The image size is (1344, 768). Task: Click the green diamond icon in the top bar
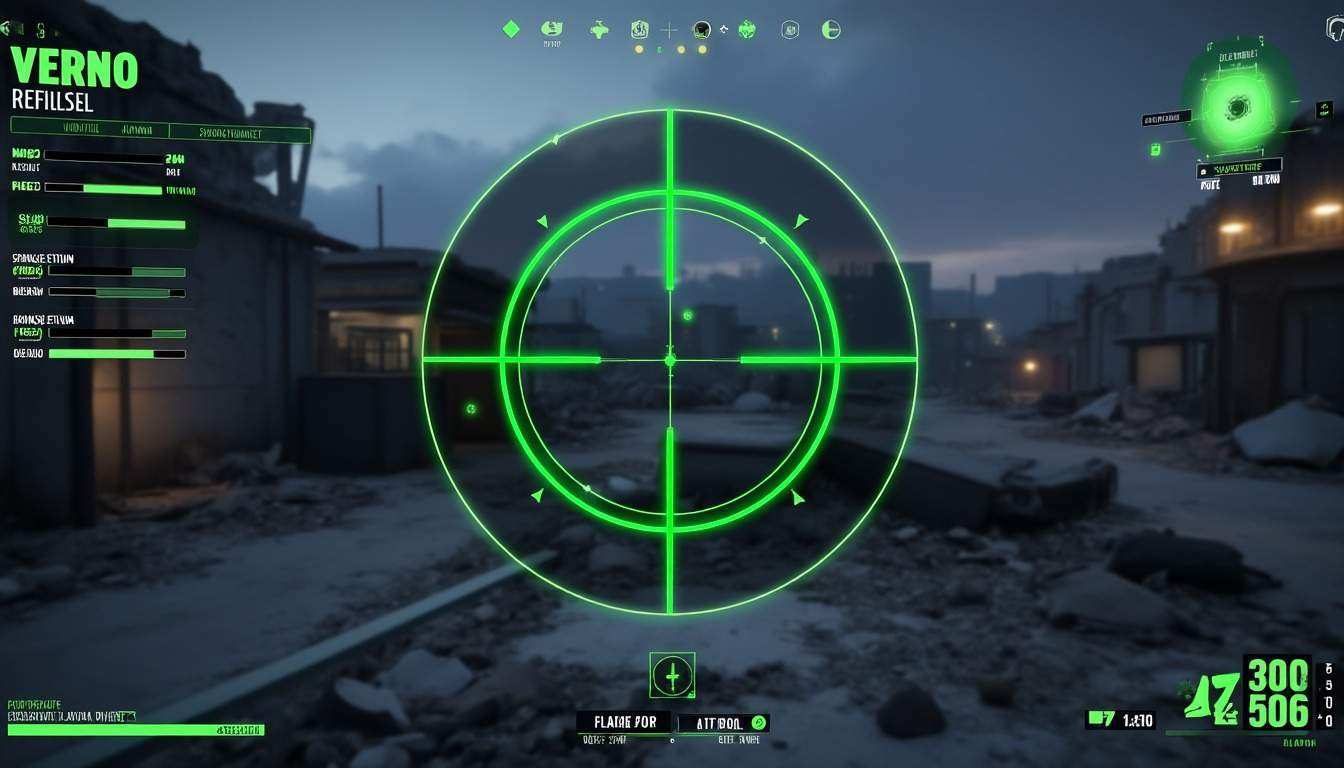(x=511, y=29)
